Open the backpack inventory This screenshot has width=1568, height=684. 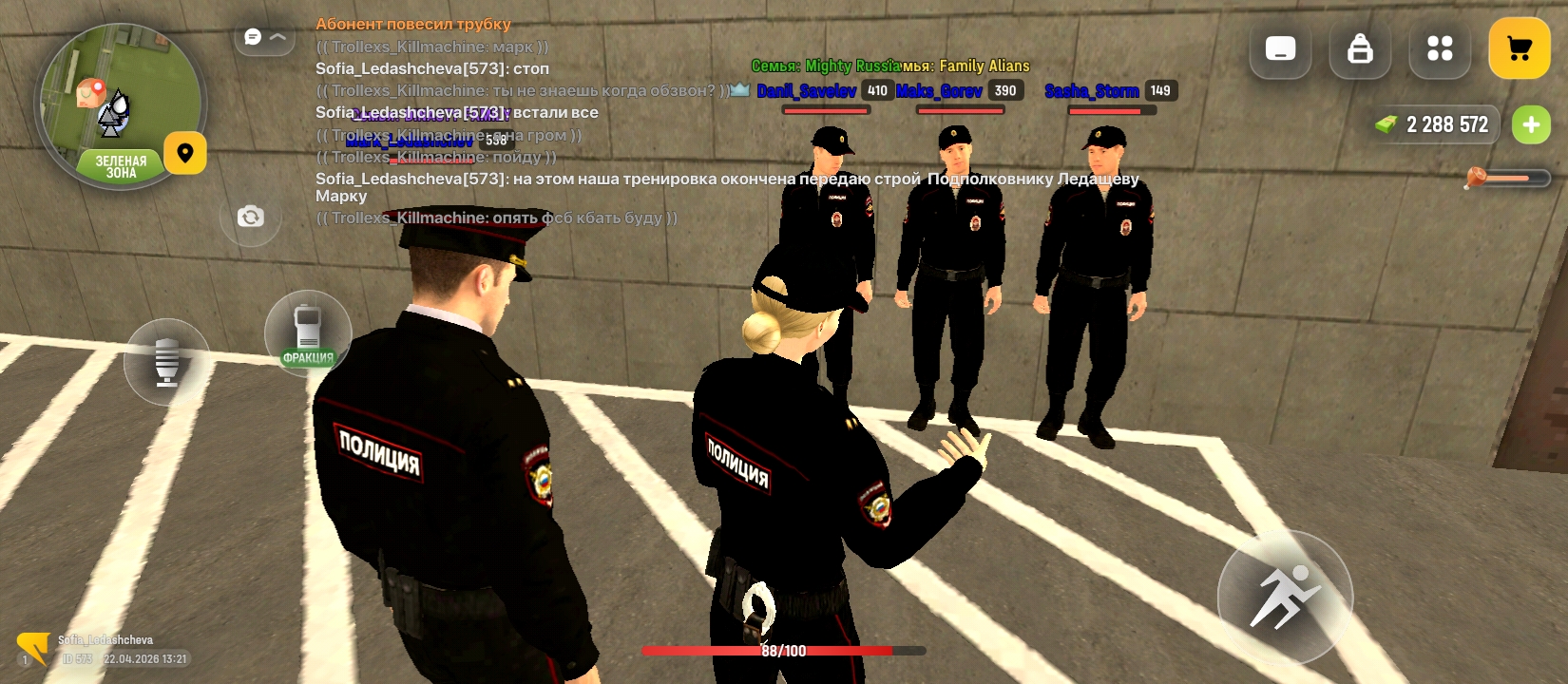coord(1360,48)
